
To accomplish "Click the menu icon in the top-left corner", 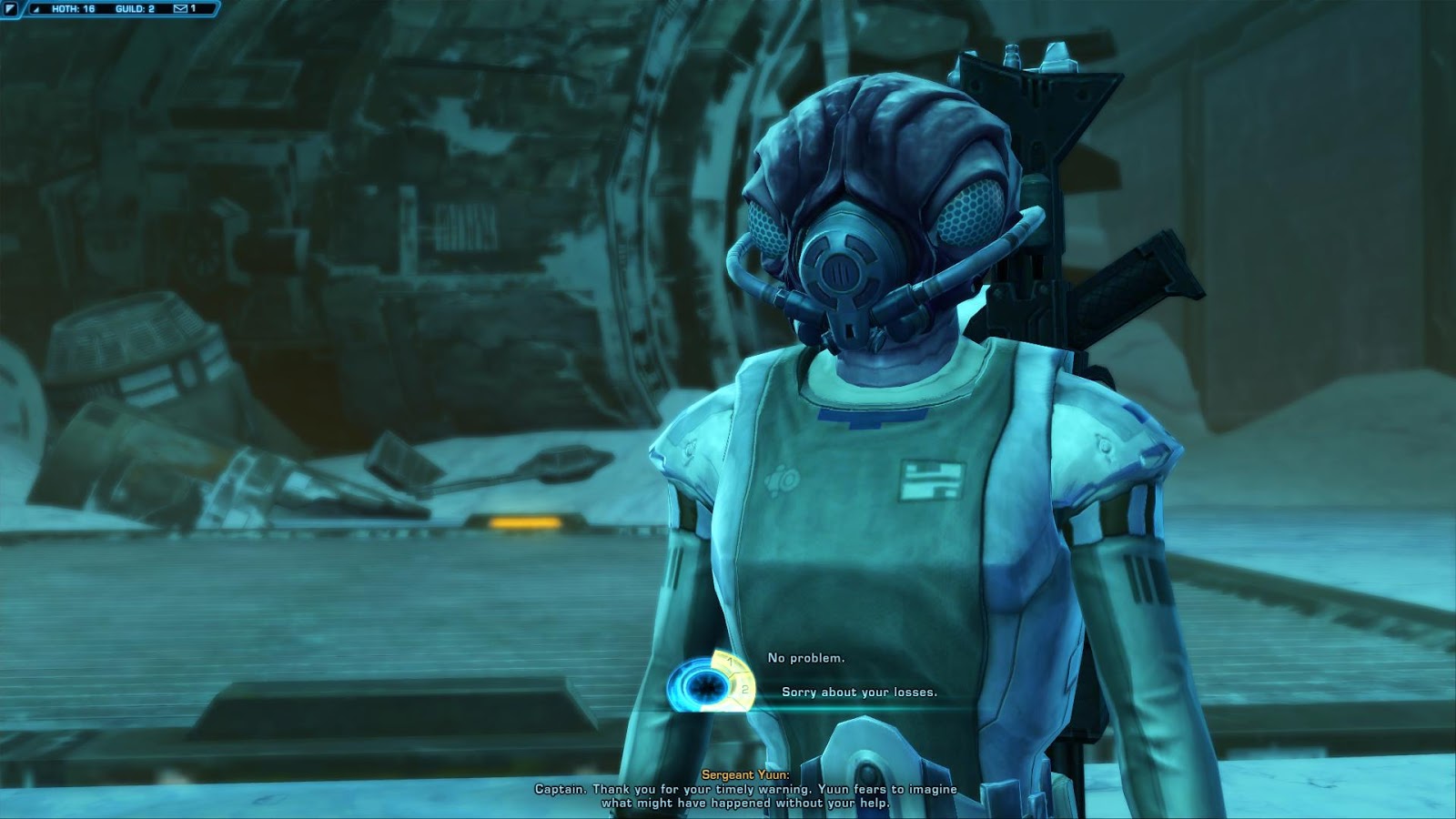I will coord(9,10).
